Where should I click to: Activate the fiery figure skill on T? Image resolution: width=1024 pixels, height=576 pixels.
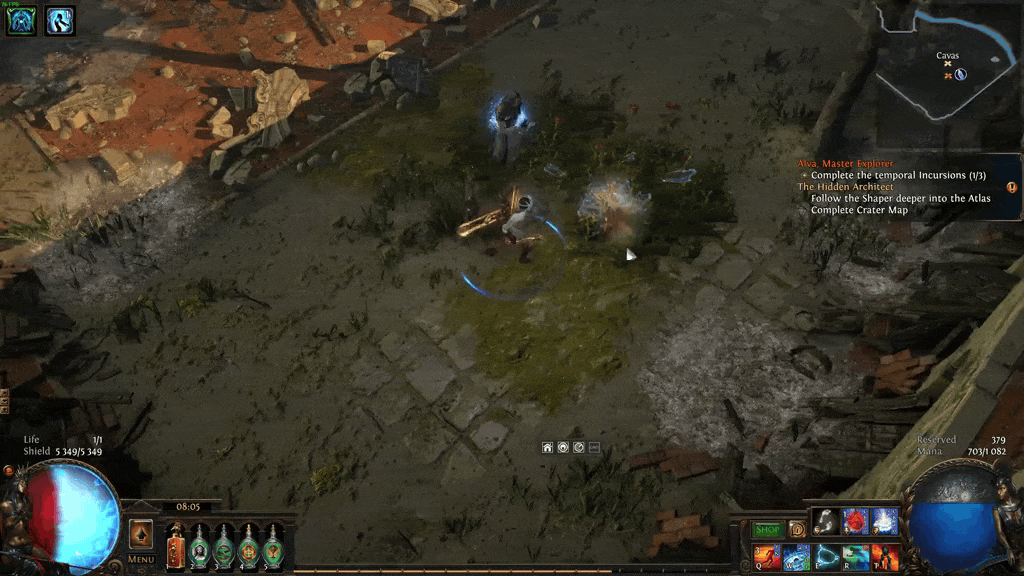[884, 557]
